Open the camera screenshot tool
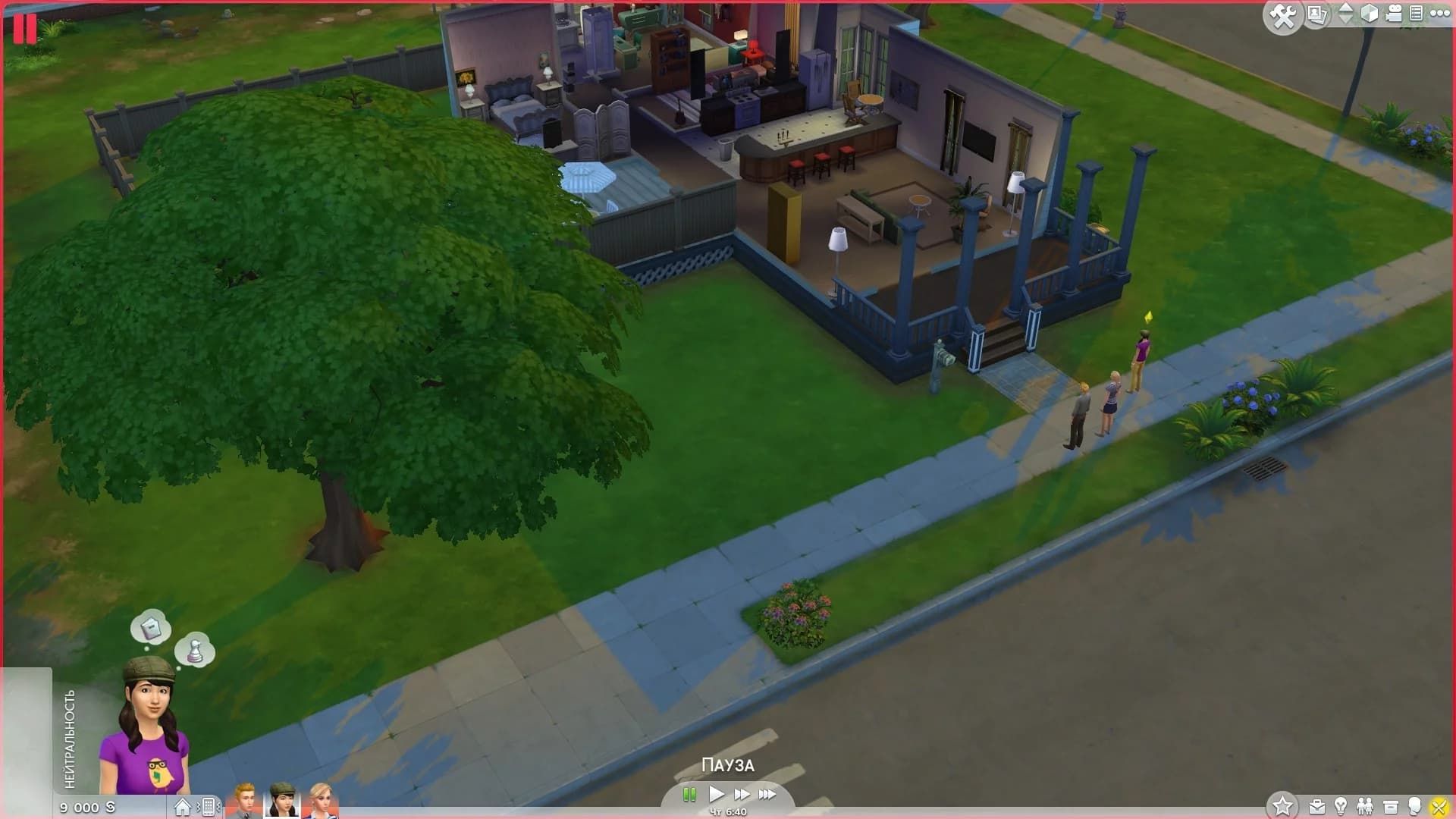The height and width of the screenshot is (819, 1456). click(x=1316, y=14)
